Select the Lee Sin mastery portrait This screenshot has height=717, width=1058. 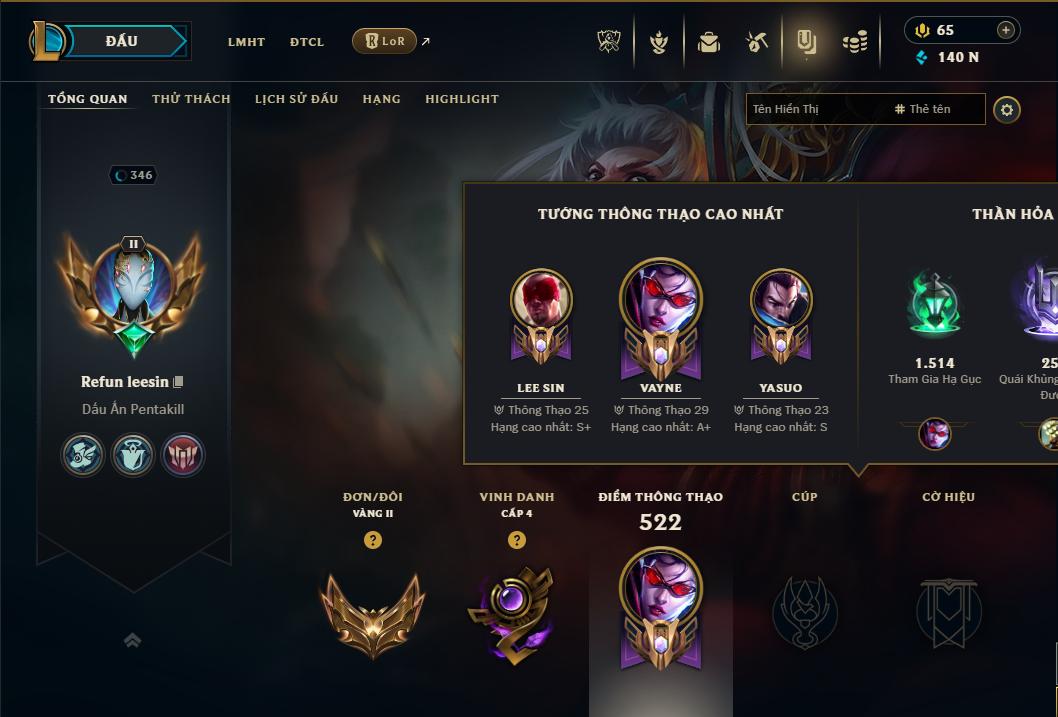541,300
